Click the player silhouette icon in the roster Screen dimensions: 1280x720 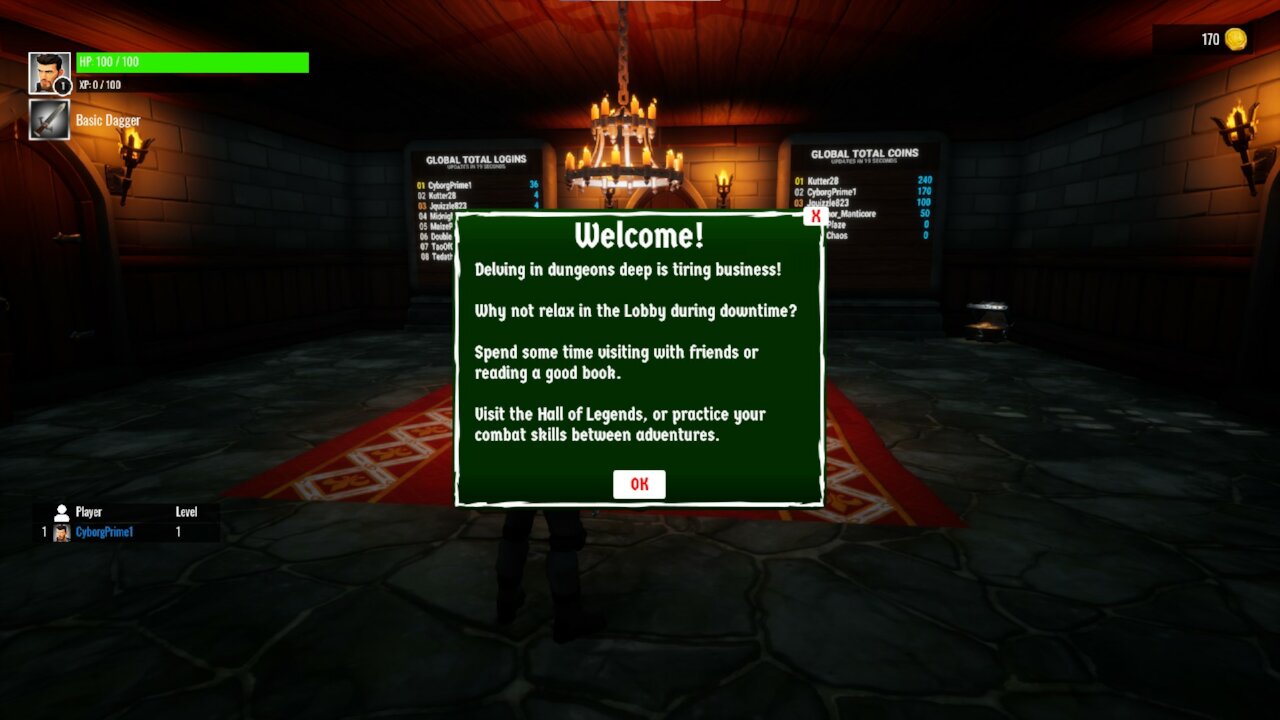tap(62, 511)
